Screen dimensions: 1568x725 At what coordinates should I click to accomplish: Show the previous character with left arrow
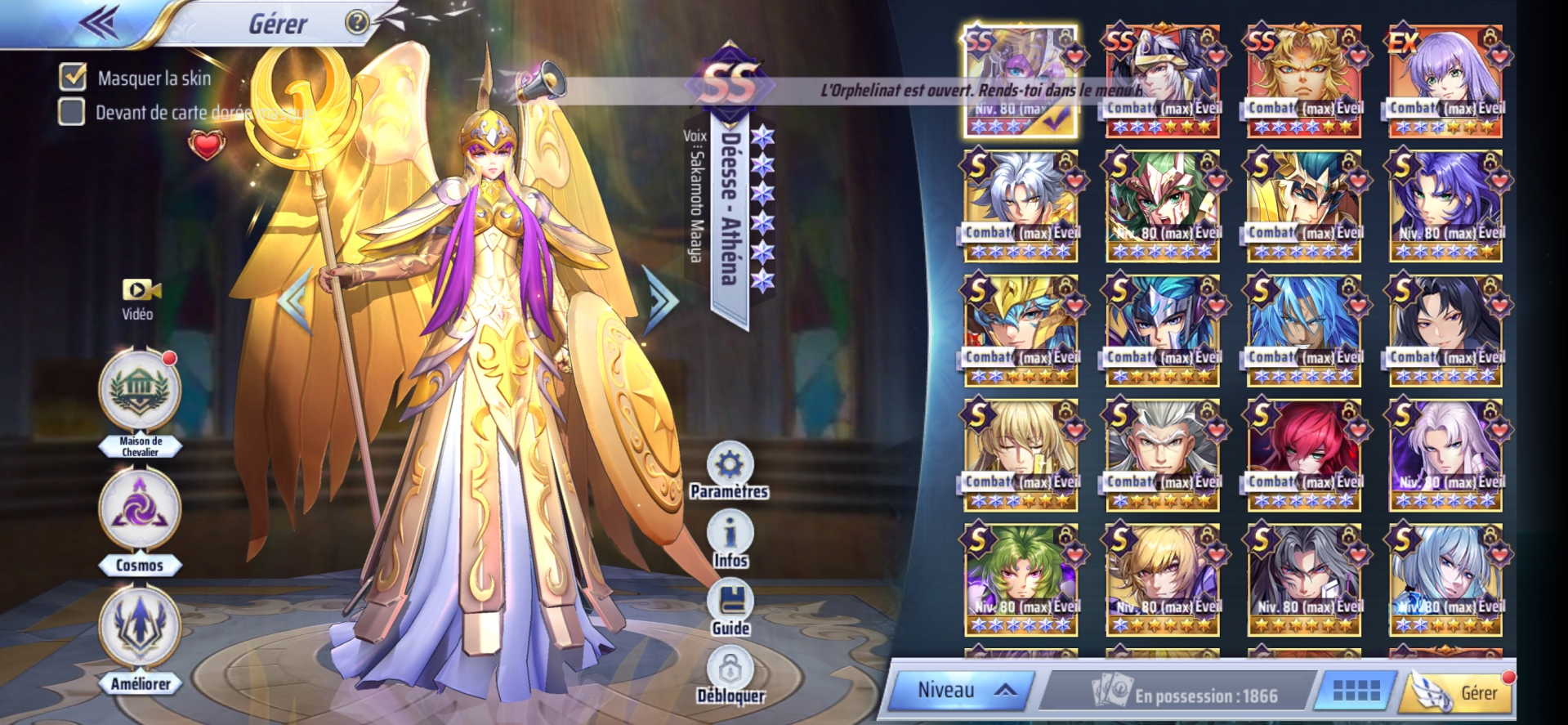point(294,300)
